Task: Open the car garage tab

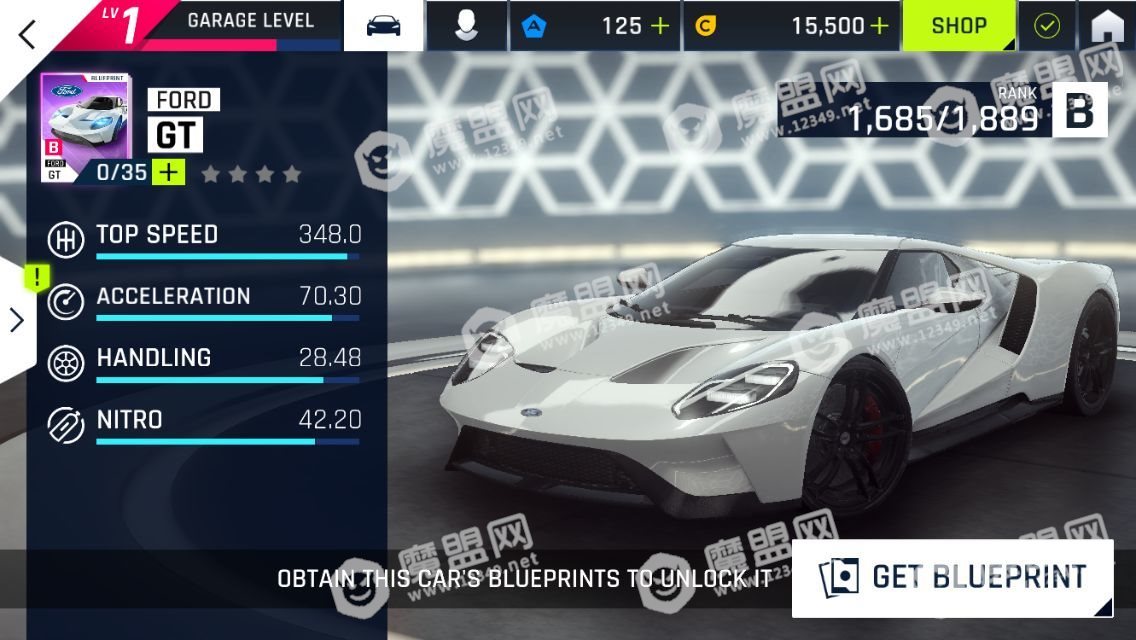Action: click(x=383, y=26)
